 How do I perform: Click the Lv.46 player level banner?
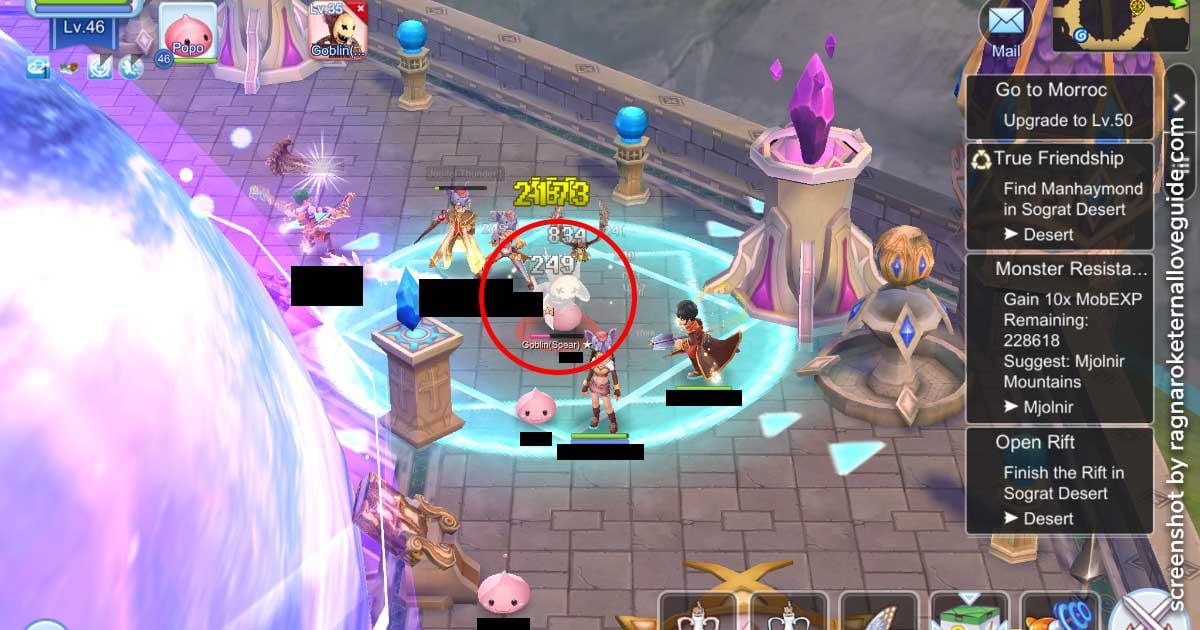83,27
